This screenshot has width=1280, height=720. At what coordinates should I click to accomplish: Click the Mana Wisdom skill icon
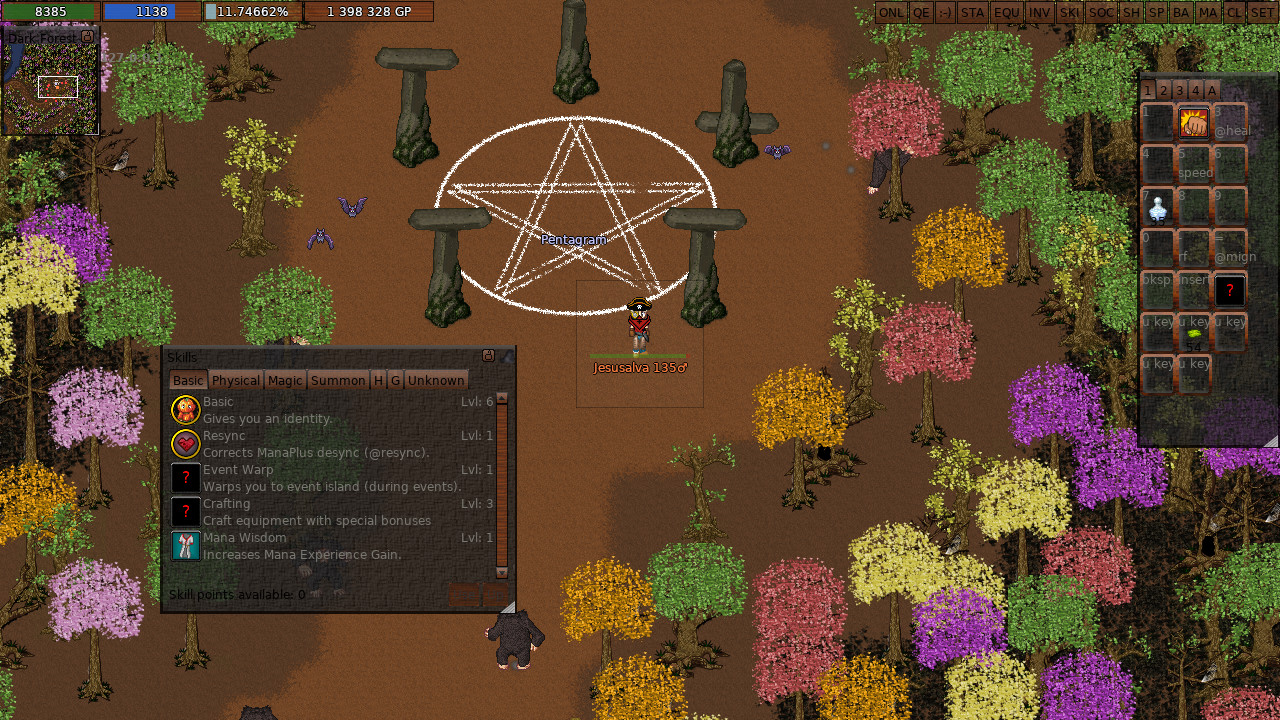(185, 545)
